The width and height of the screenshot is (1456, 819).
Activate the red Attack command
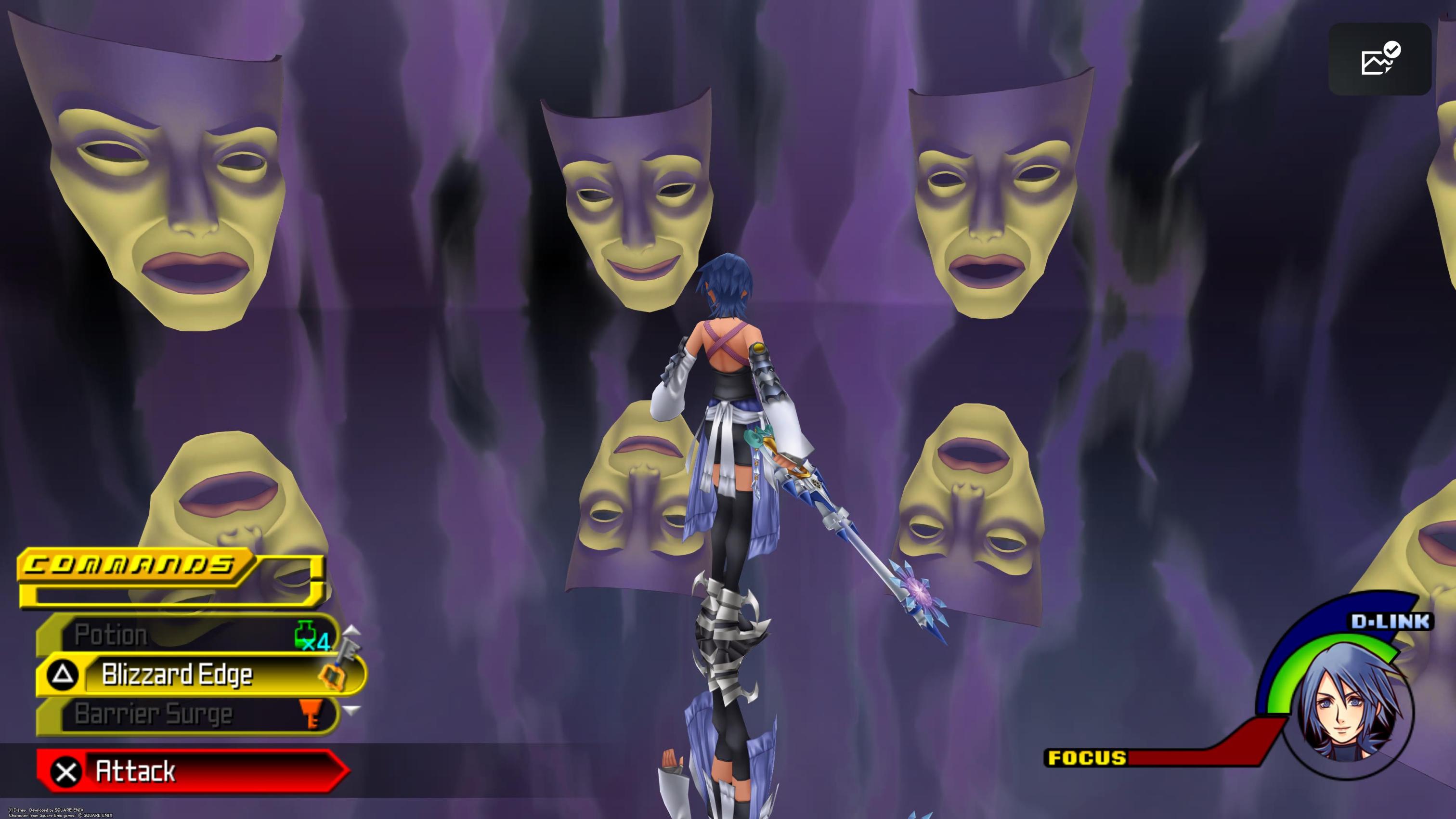tap(192, 771)
